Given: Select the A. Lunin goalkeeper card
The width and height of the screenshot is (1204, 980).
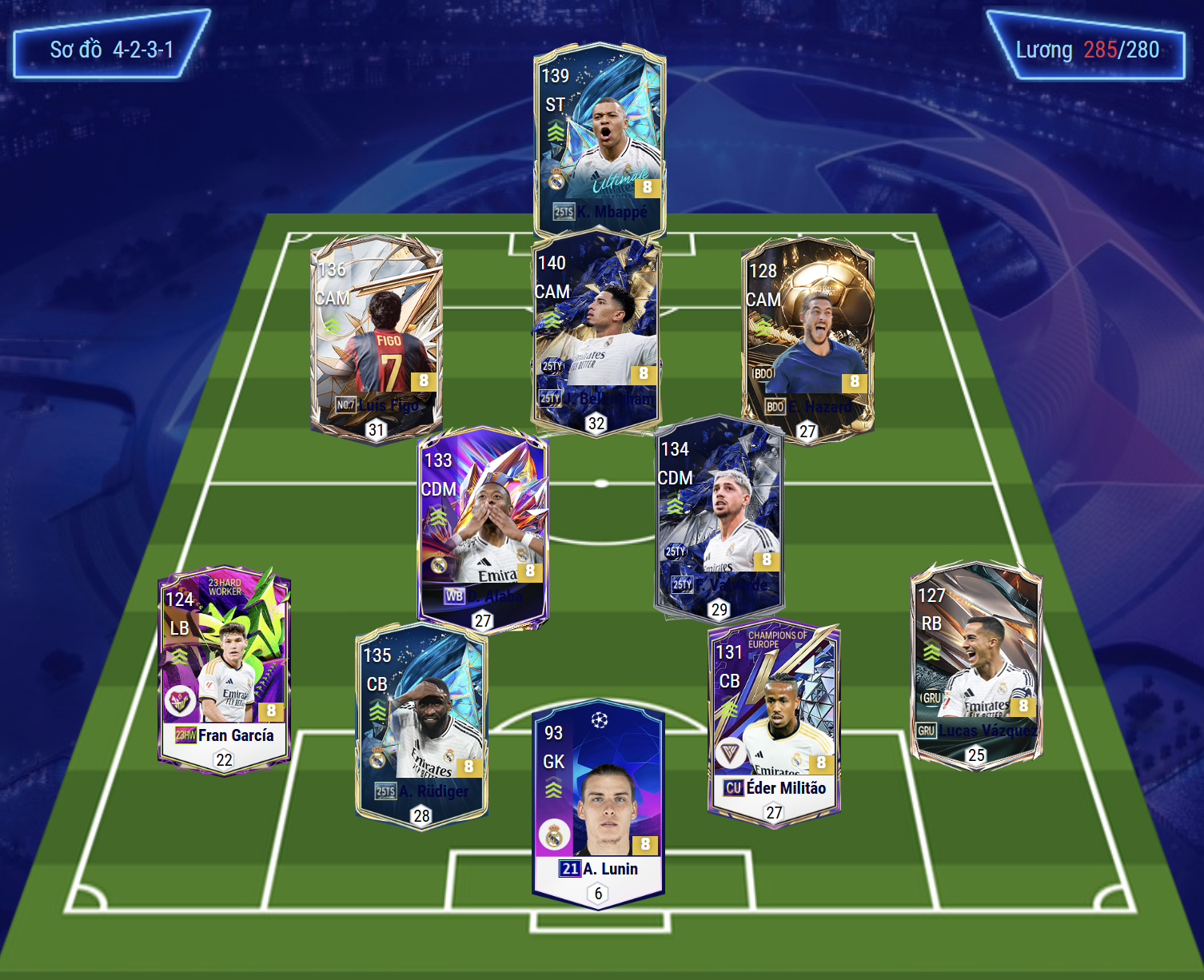Looking at the screenshot, I should click(x=598, y=803).
